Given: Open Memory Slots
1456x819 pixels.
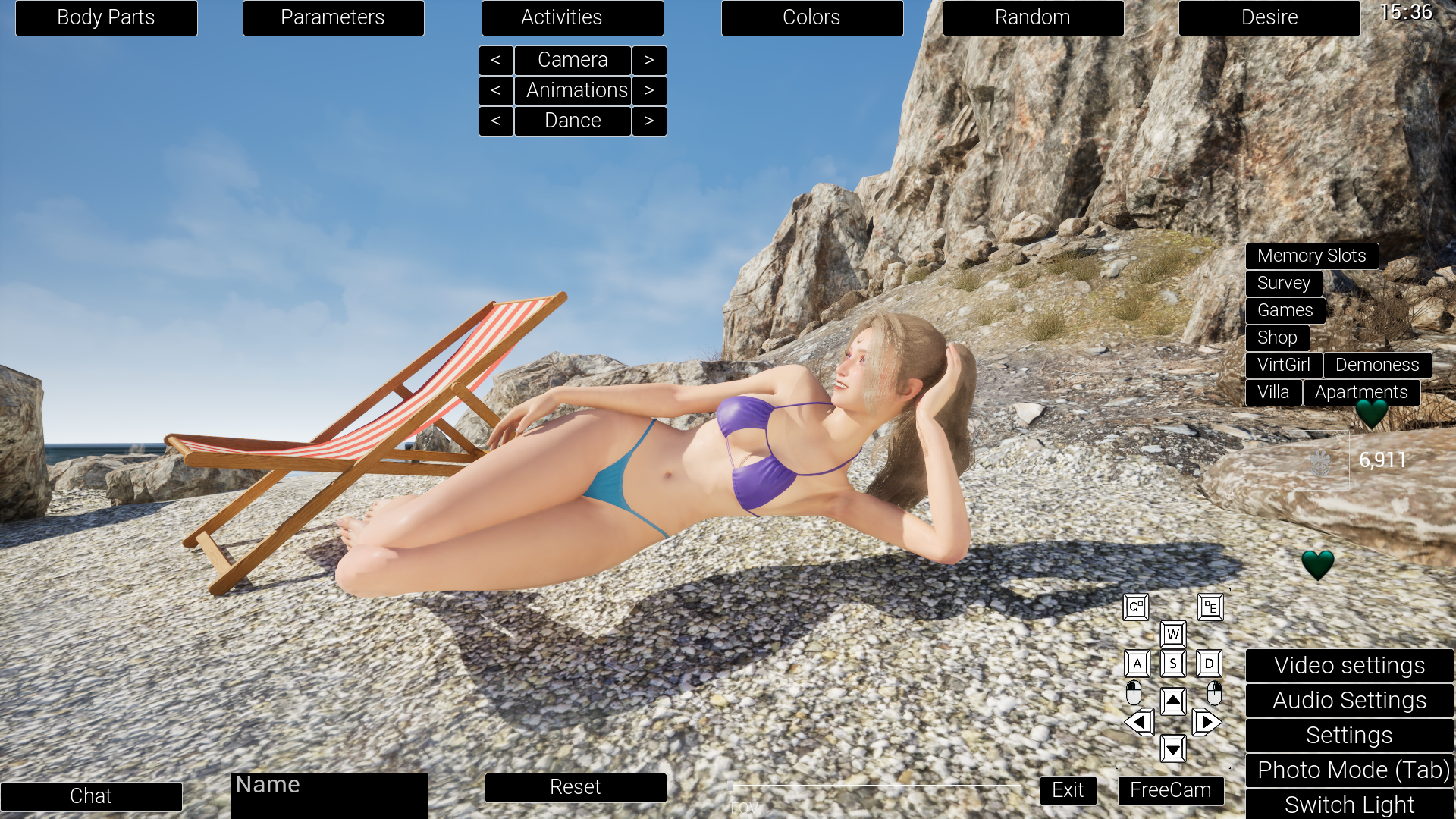Looking at the screenshot, I should tap(1312, 256).
